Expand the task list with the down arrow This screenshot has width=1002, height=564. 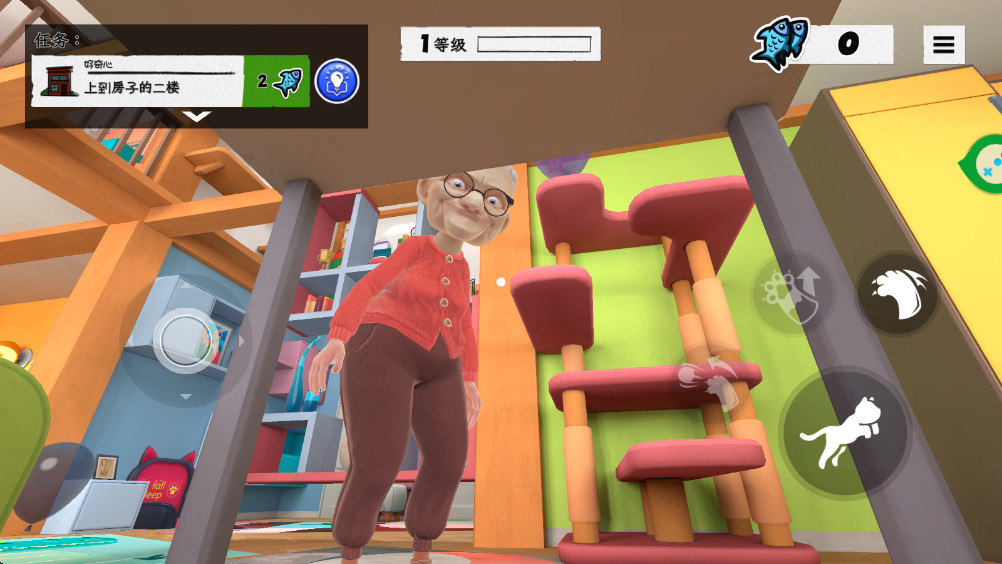point(197,116)
